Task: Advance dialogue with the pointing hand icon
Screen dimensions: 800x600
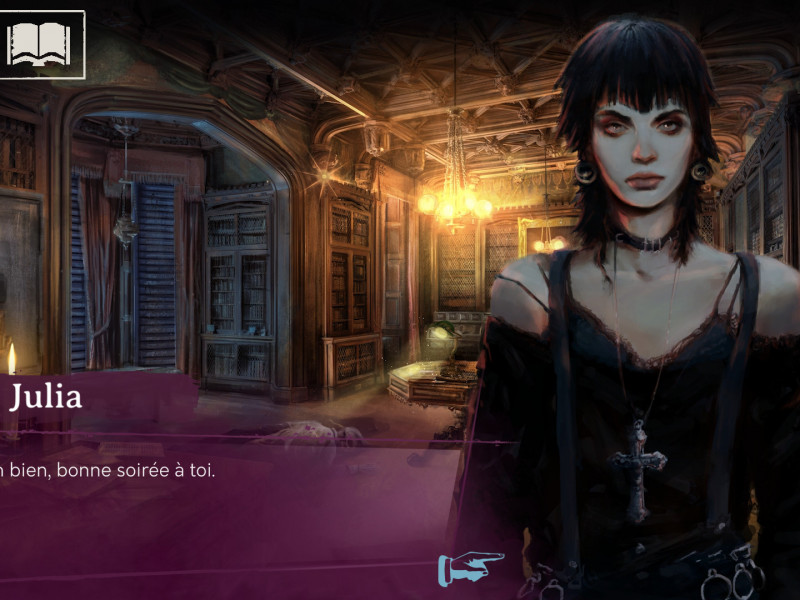Action: click(x=470, y=569)
